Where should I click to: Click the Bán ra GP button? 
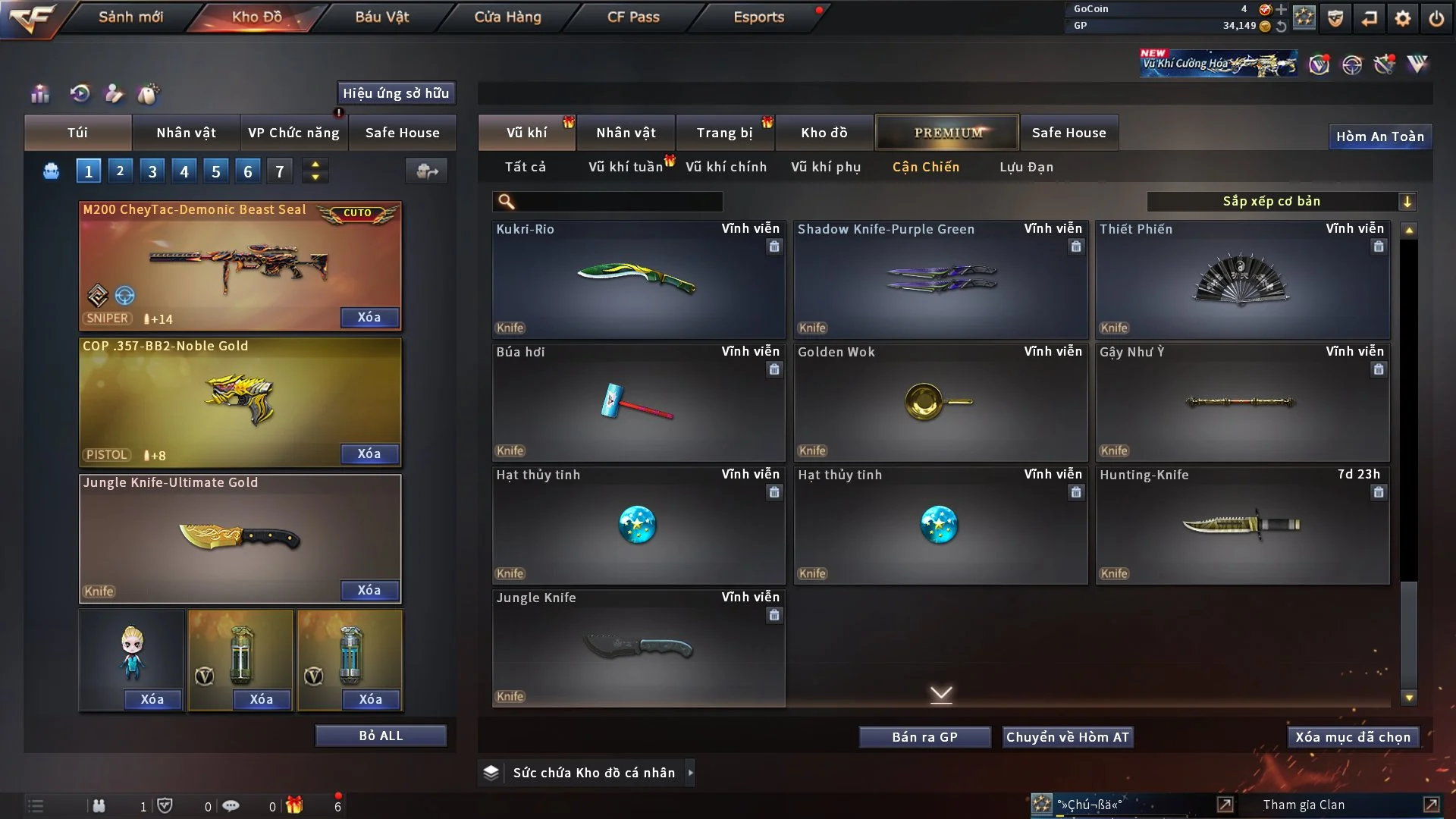(924, 737)
